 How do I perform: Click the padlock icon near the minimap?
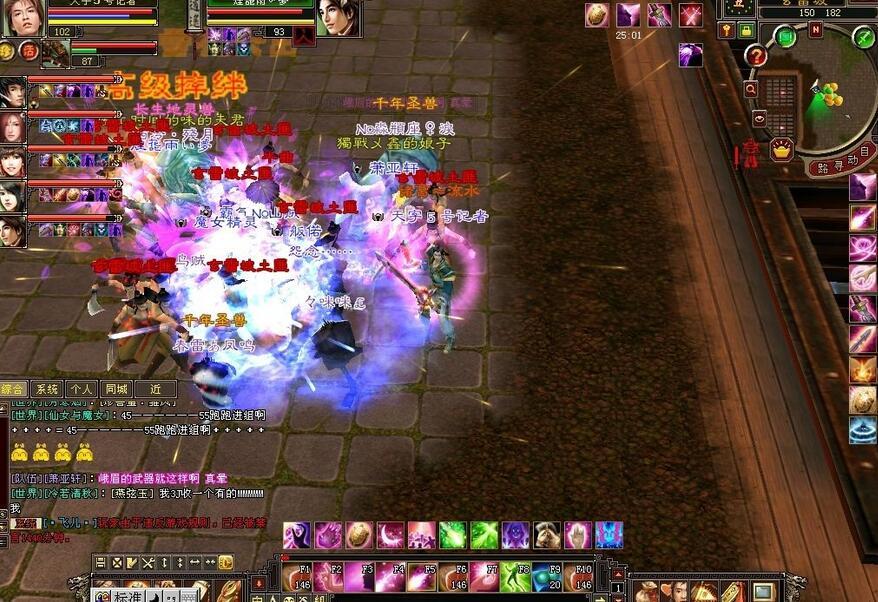pyautogui.click(x=746, y=32)
